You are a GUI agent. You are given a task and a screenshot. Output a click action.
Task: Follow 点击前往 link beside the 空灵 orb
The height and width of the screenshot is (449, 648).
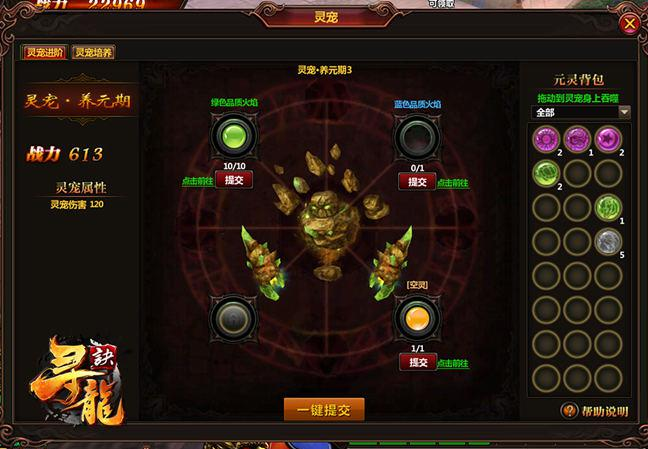[x=453, y=363]
